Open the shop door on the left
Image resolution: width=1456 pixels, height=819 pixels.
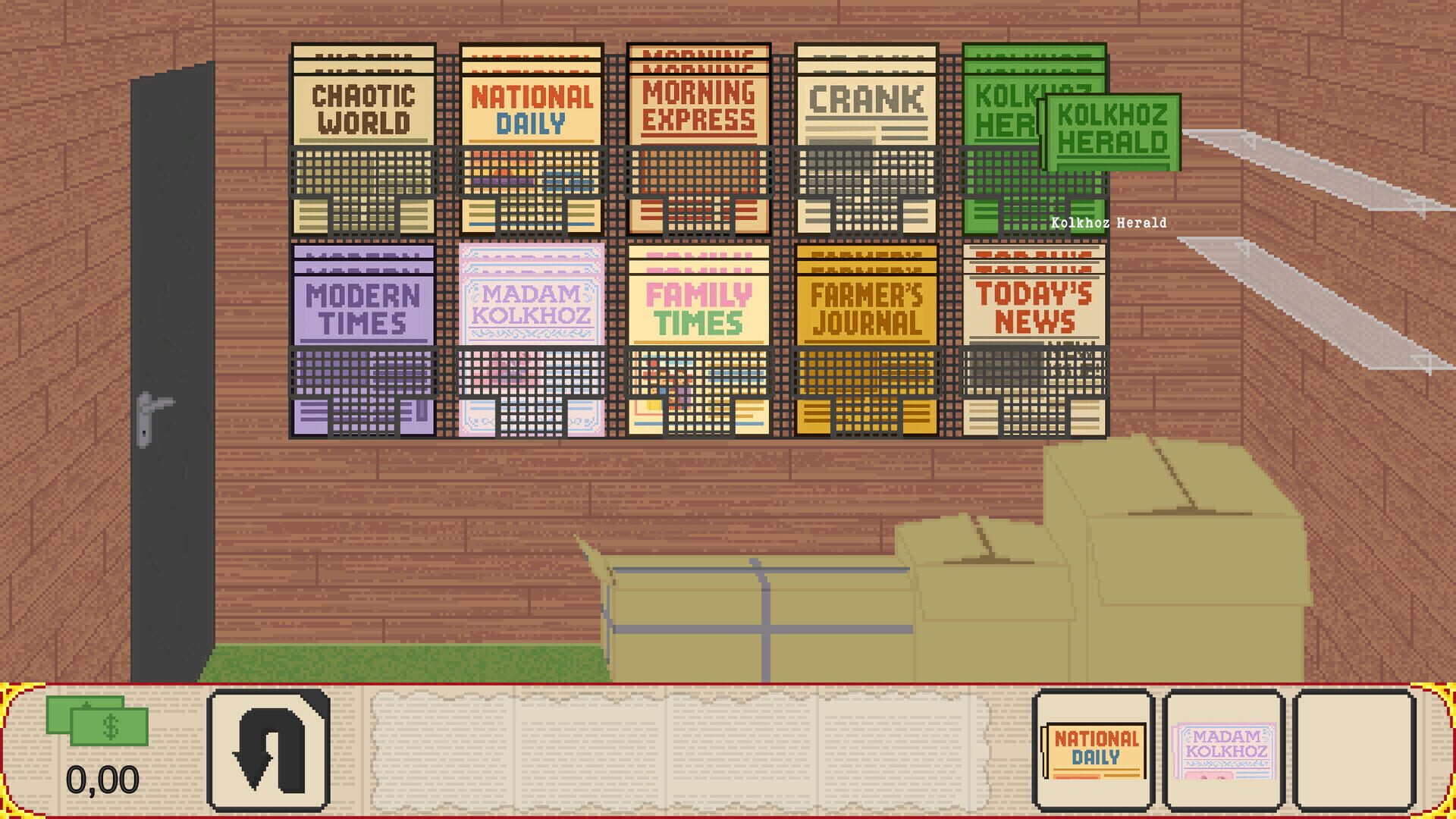pyautogui.click(x=174, y=364)
